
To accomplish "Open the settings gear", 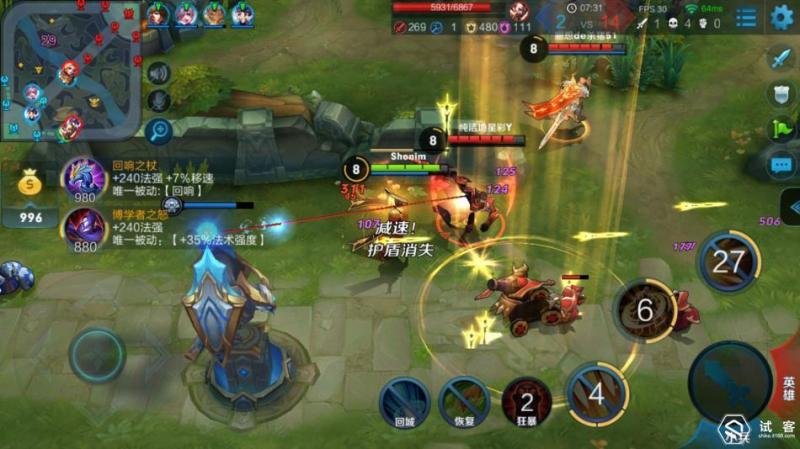I will coord(781,17).
